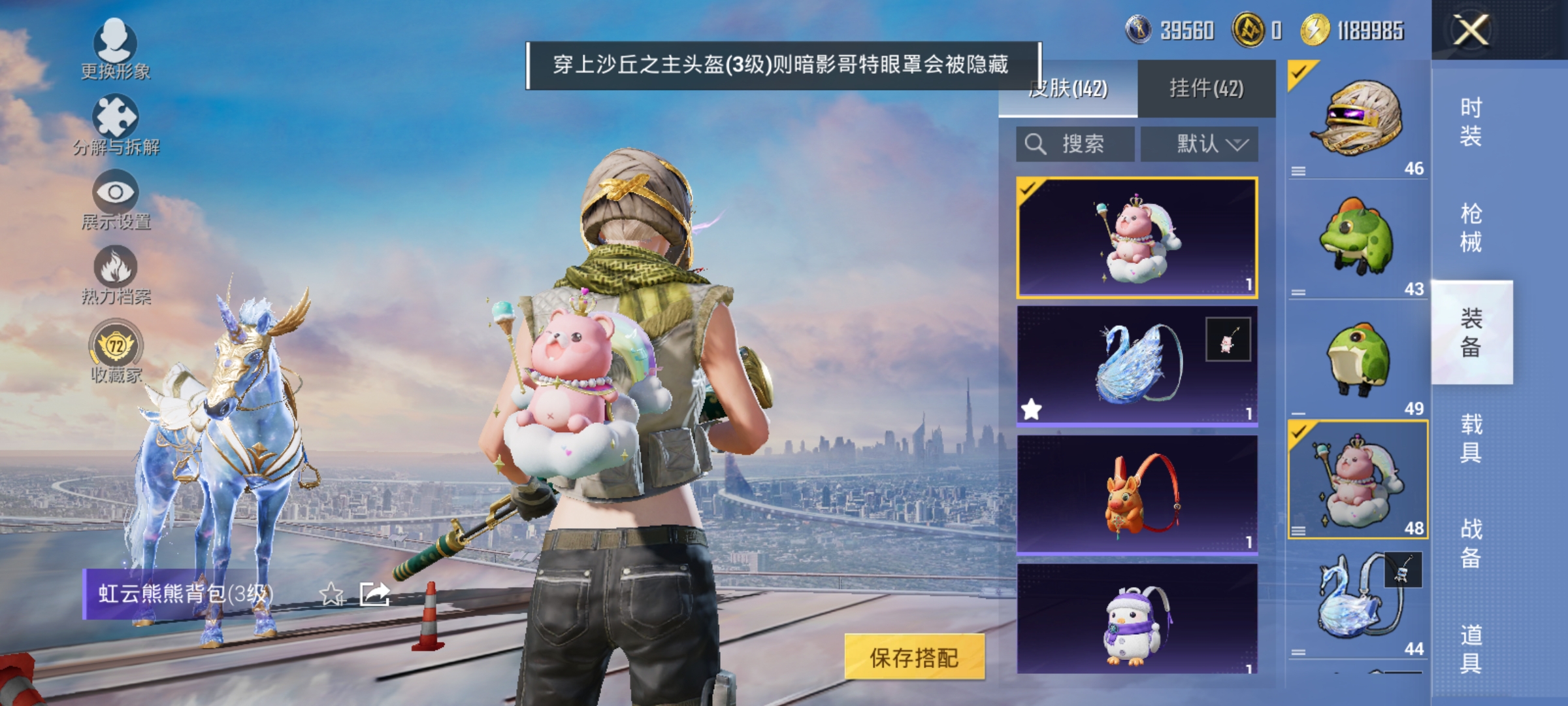The image size is (1568, 706).
Task: Open the 默认 sort order dropdown
Action: [1199, 144]
